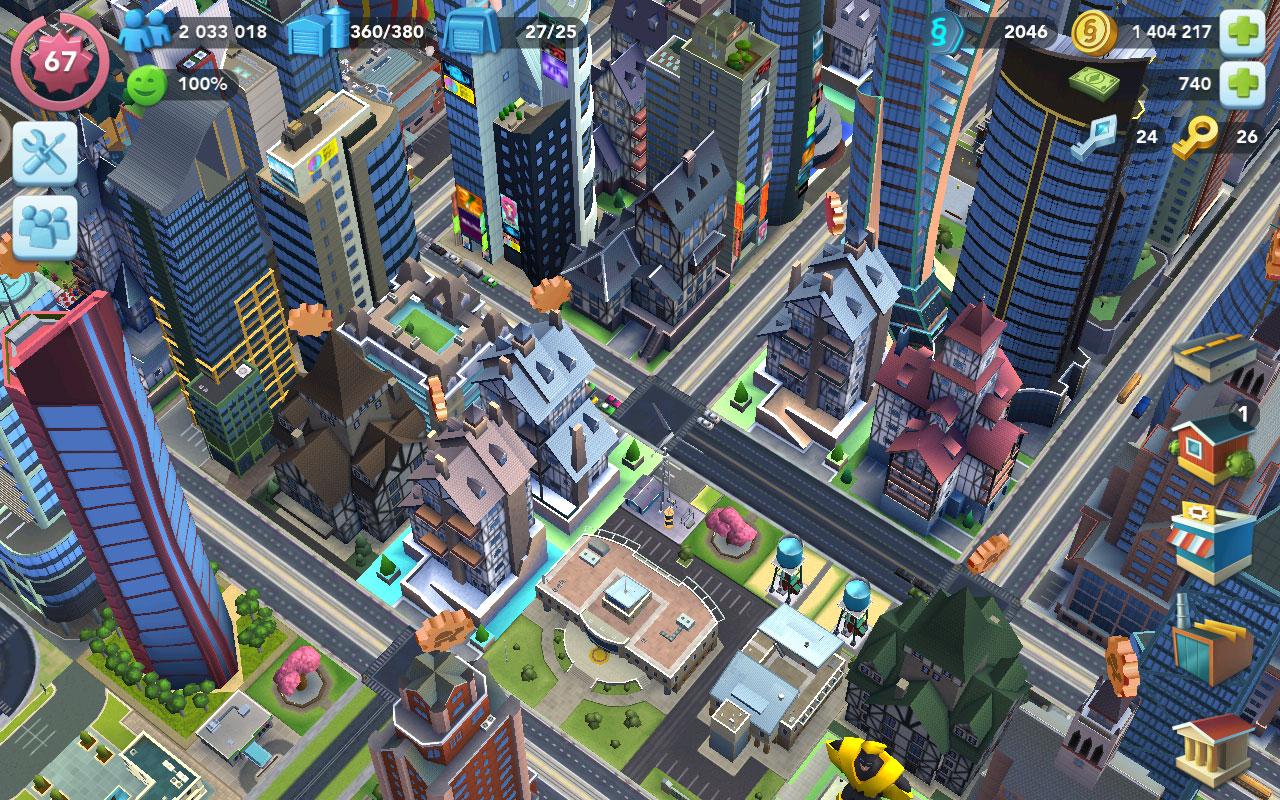Viewport: 1280px width, 800px height.
Task: Tap the green SimCash banknote icon
Action: pos(1098,84)
